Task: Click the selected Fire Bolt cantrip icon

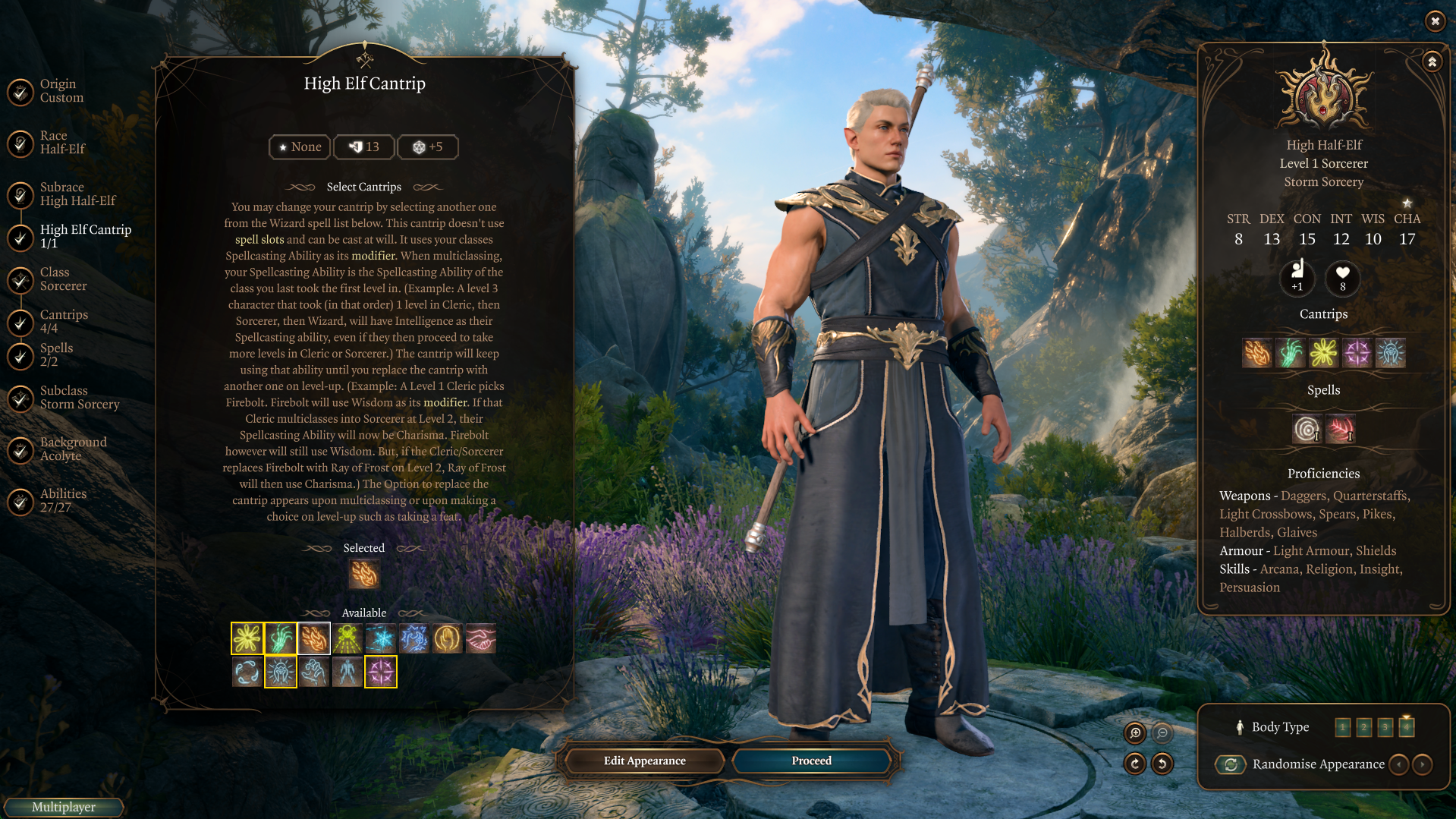Action: [364, 575]
